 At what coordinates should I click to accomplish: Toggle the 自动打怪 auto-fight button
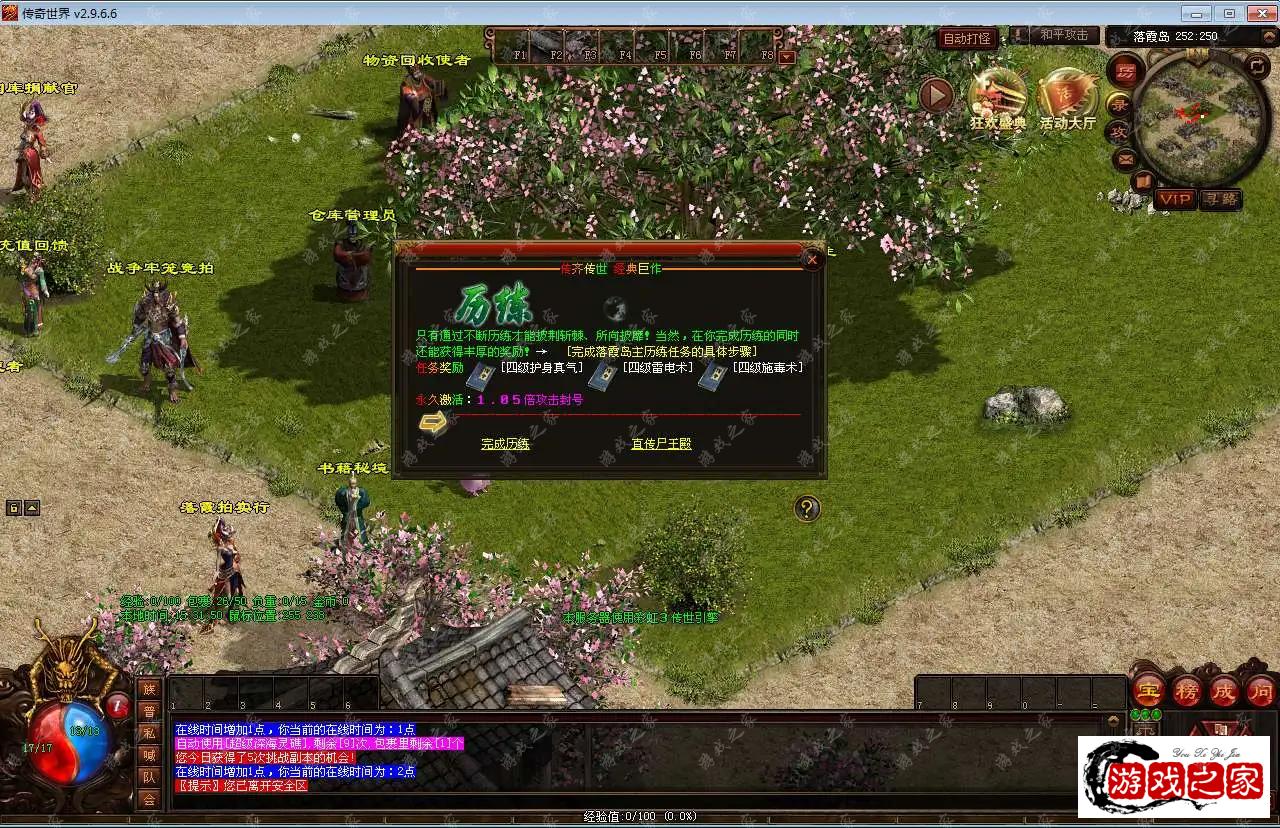pos(967,39)
